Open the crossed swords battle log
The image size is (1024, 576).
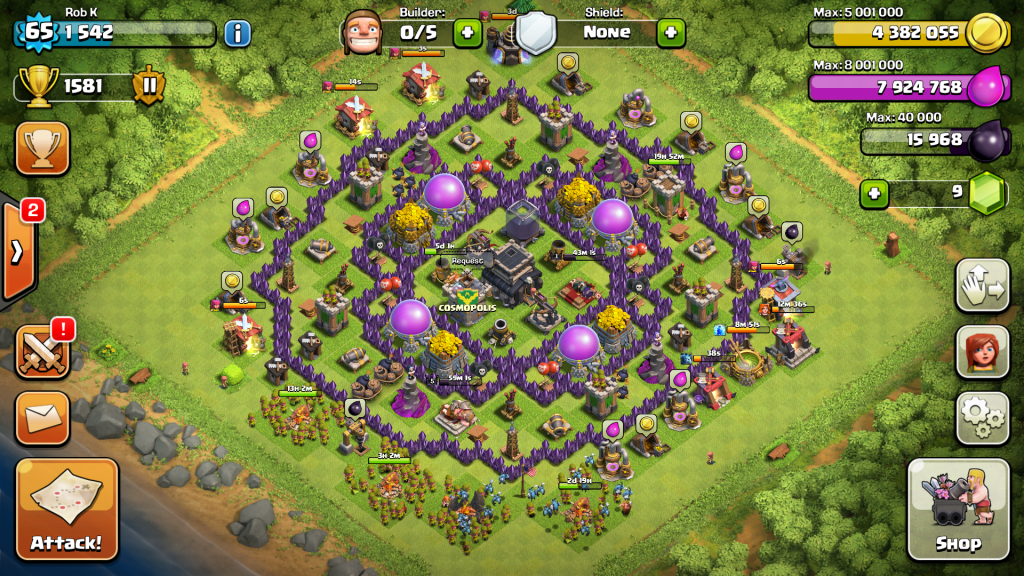42,350
